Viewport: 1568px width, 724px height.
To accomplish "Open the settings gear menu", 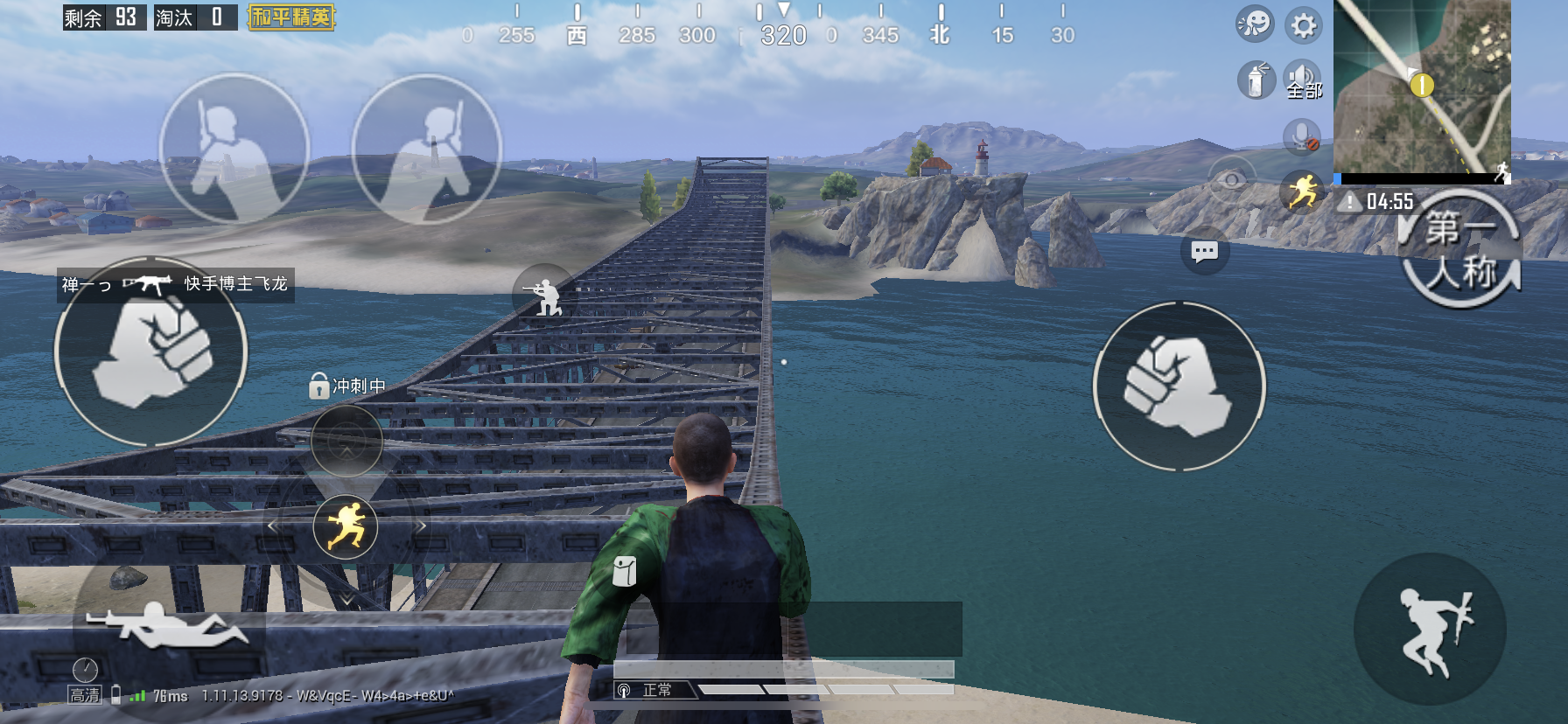I will [x=1304, y=24].
